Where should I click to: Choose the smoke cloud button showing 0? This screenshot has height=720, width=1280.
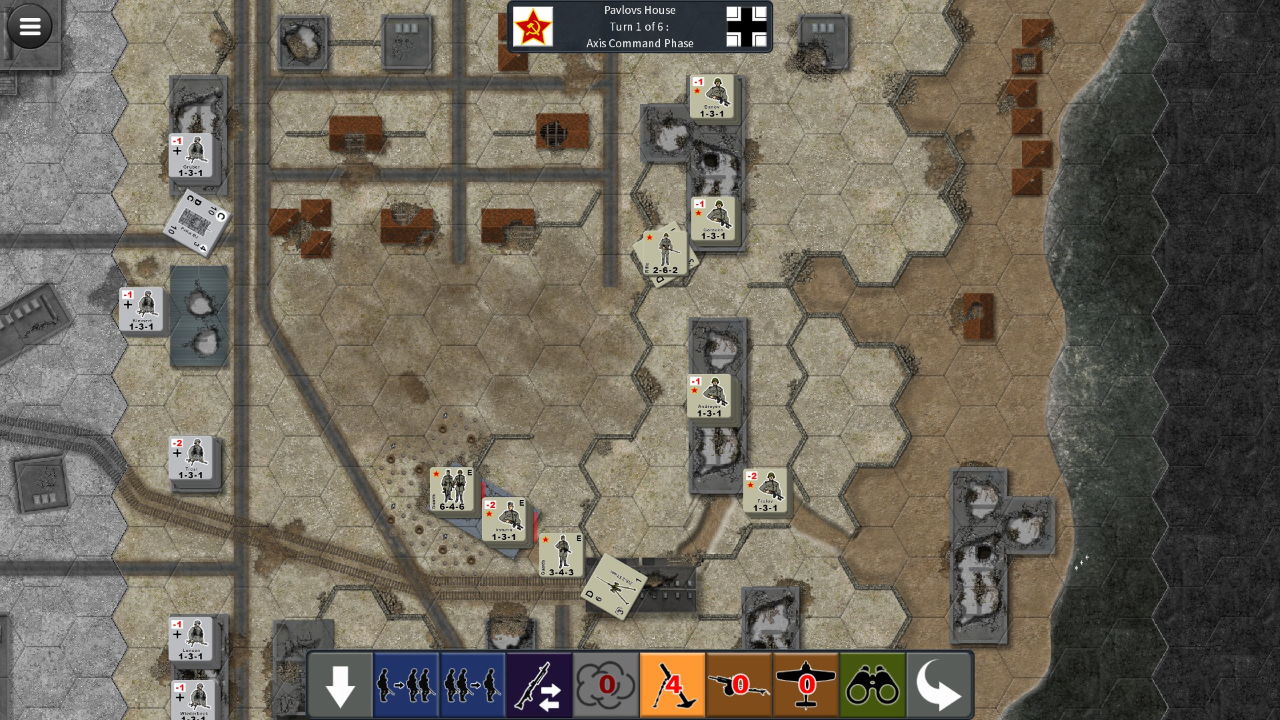pyautogui.click(x=606, y=686)
